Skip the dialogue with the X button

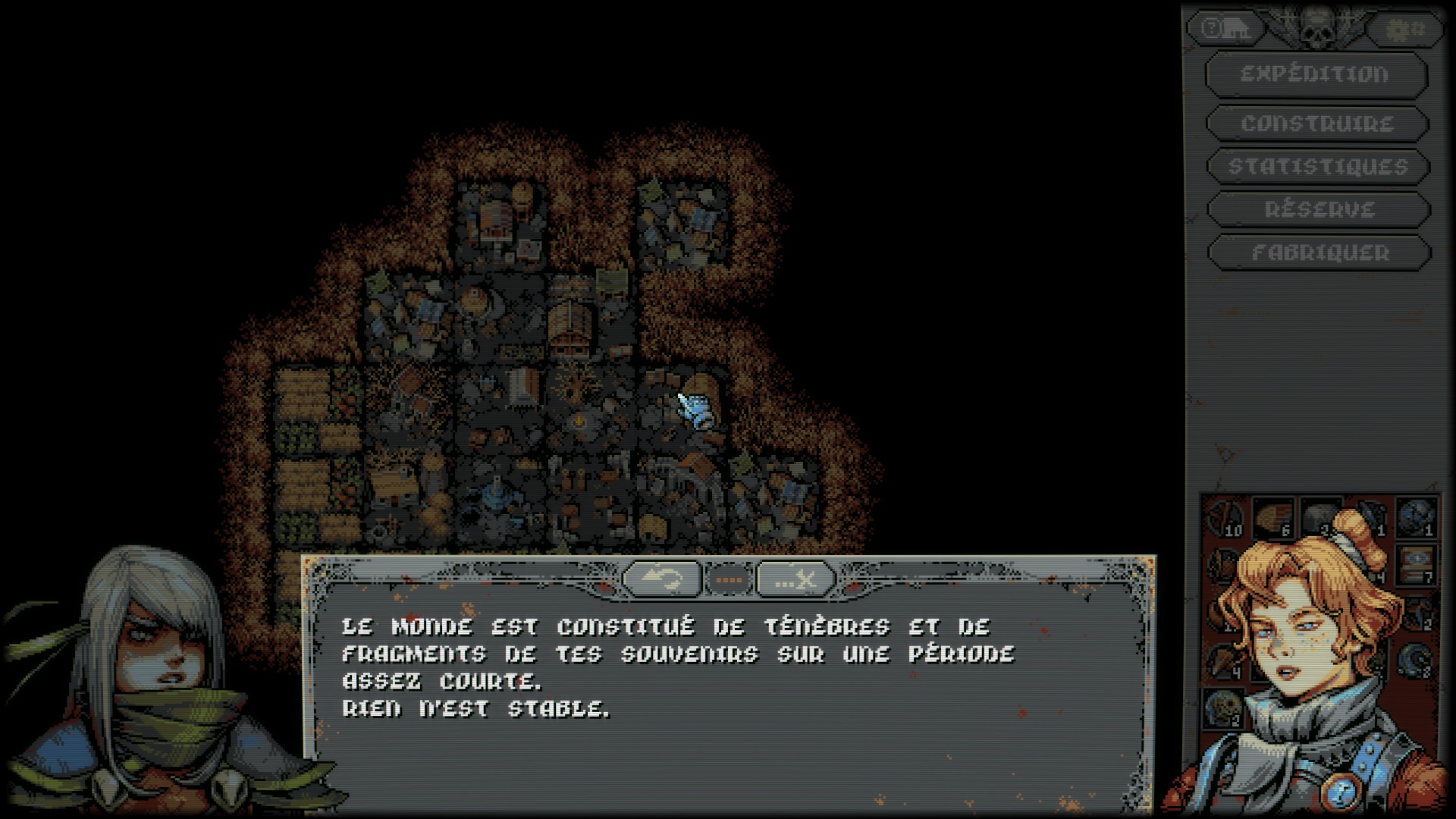click(795, 580)
